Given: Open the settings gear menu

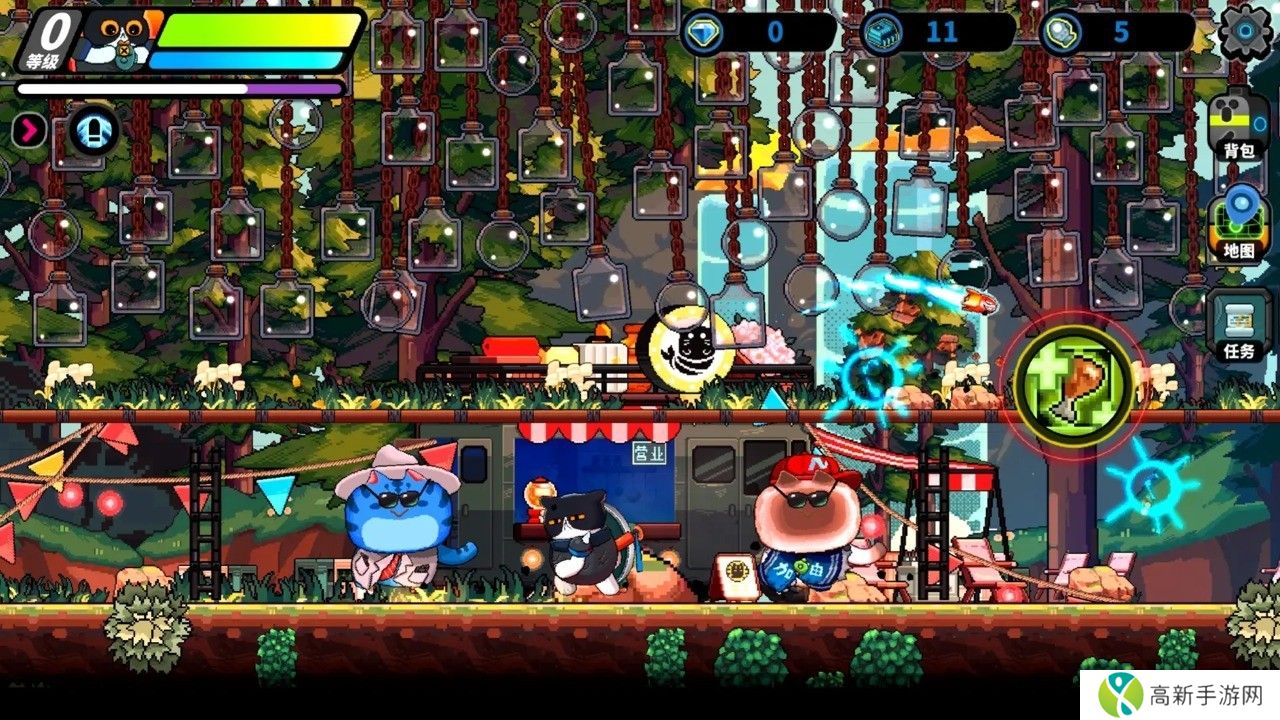Looking at the screenshot, I should (x=1245, y=31).
